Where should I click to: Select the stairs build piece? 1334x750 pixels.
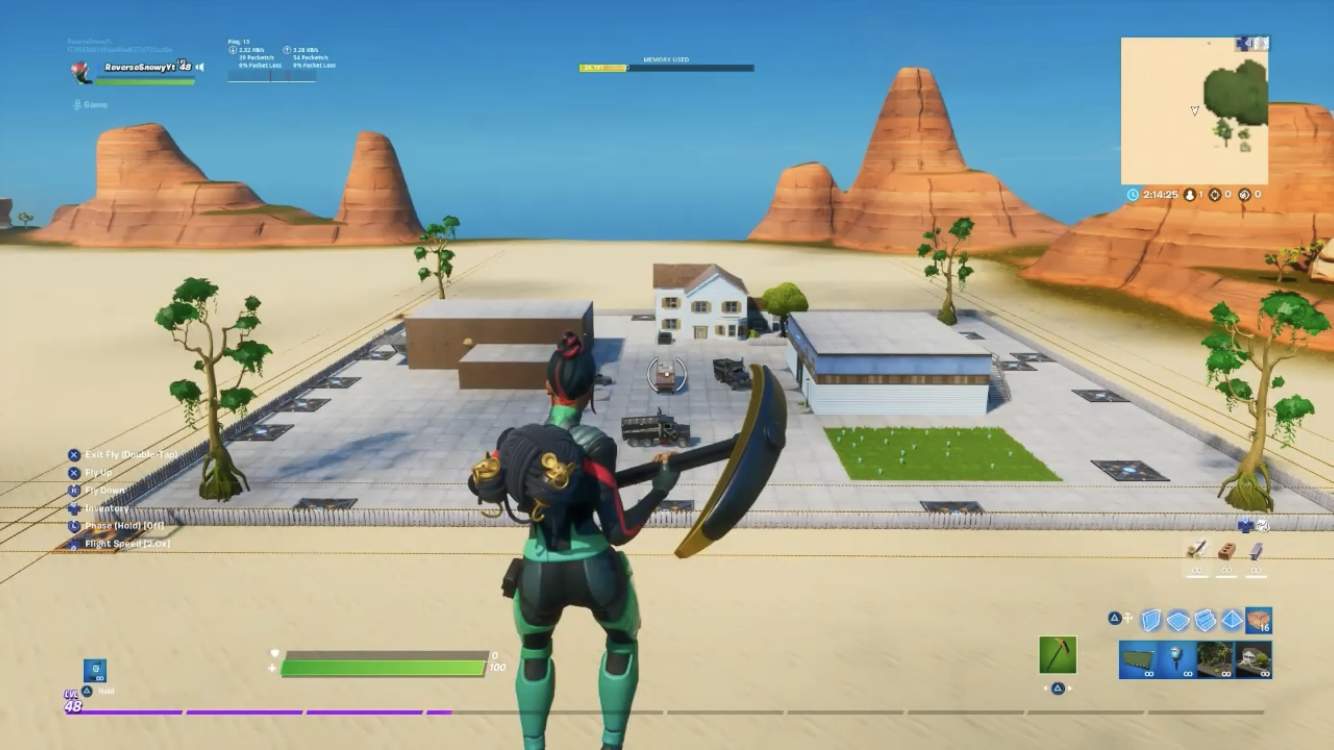[1206, 619]
